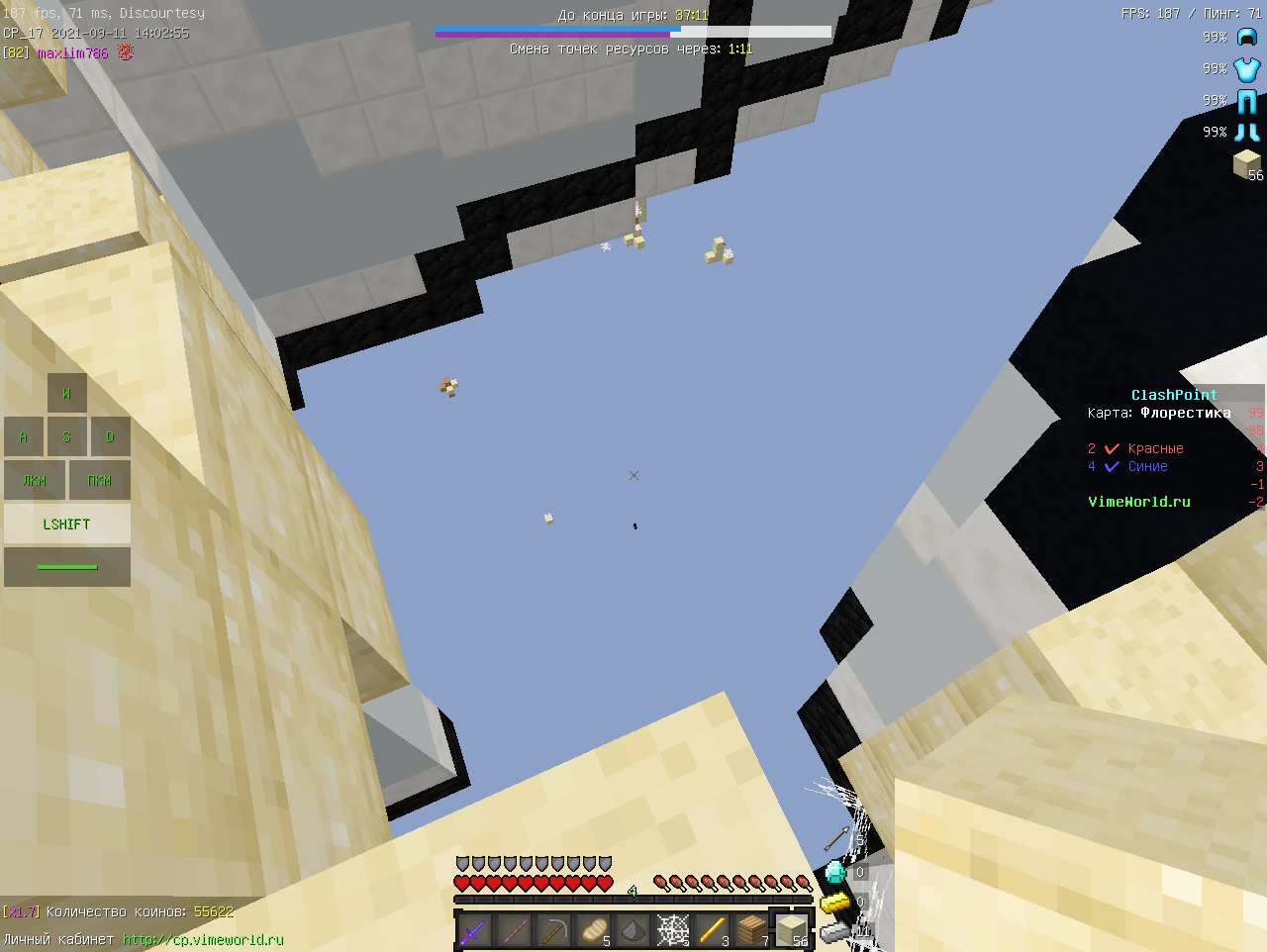
Task: Click the selected sandstone block slot
Action: click(x=791, y=928)
